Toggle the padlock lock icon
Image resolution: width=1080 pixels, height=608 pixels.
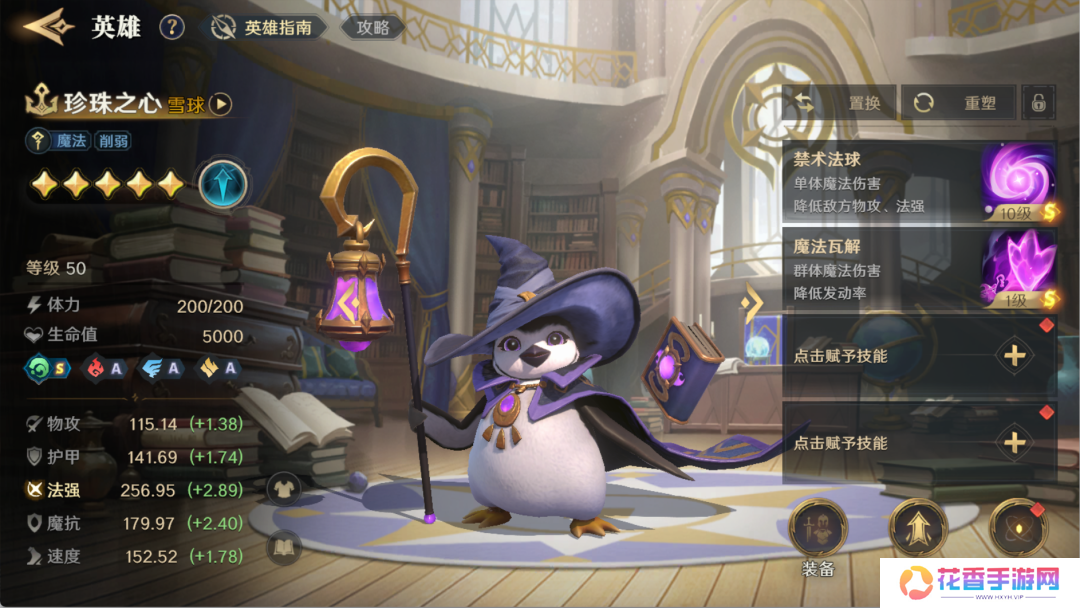coord(1039,102)
